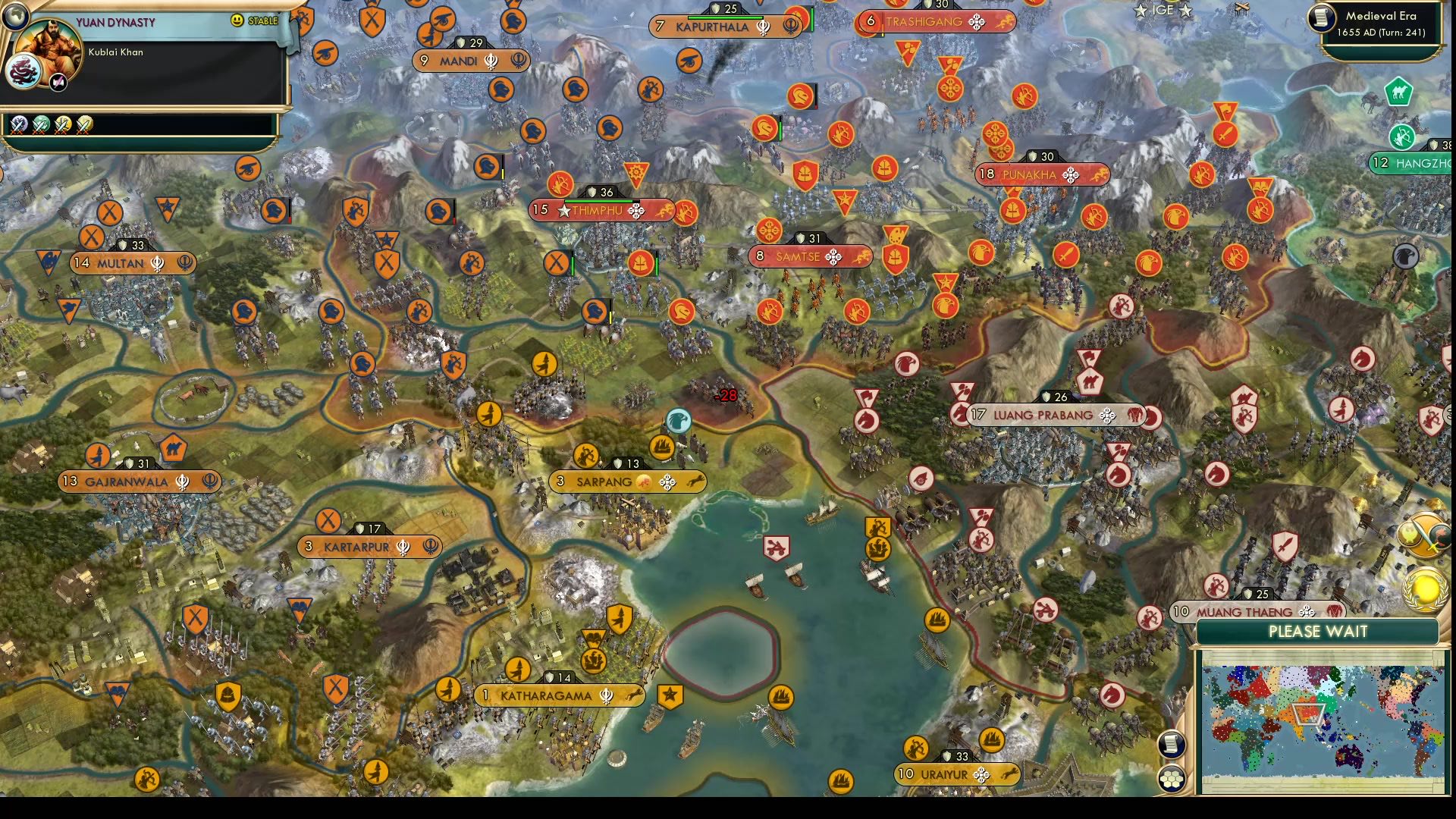1456x819 pixels.
Task: Expand the Thimphu capital city banner
Action: (x=599, y=210)
